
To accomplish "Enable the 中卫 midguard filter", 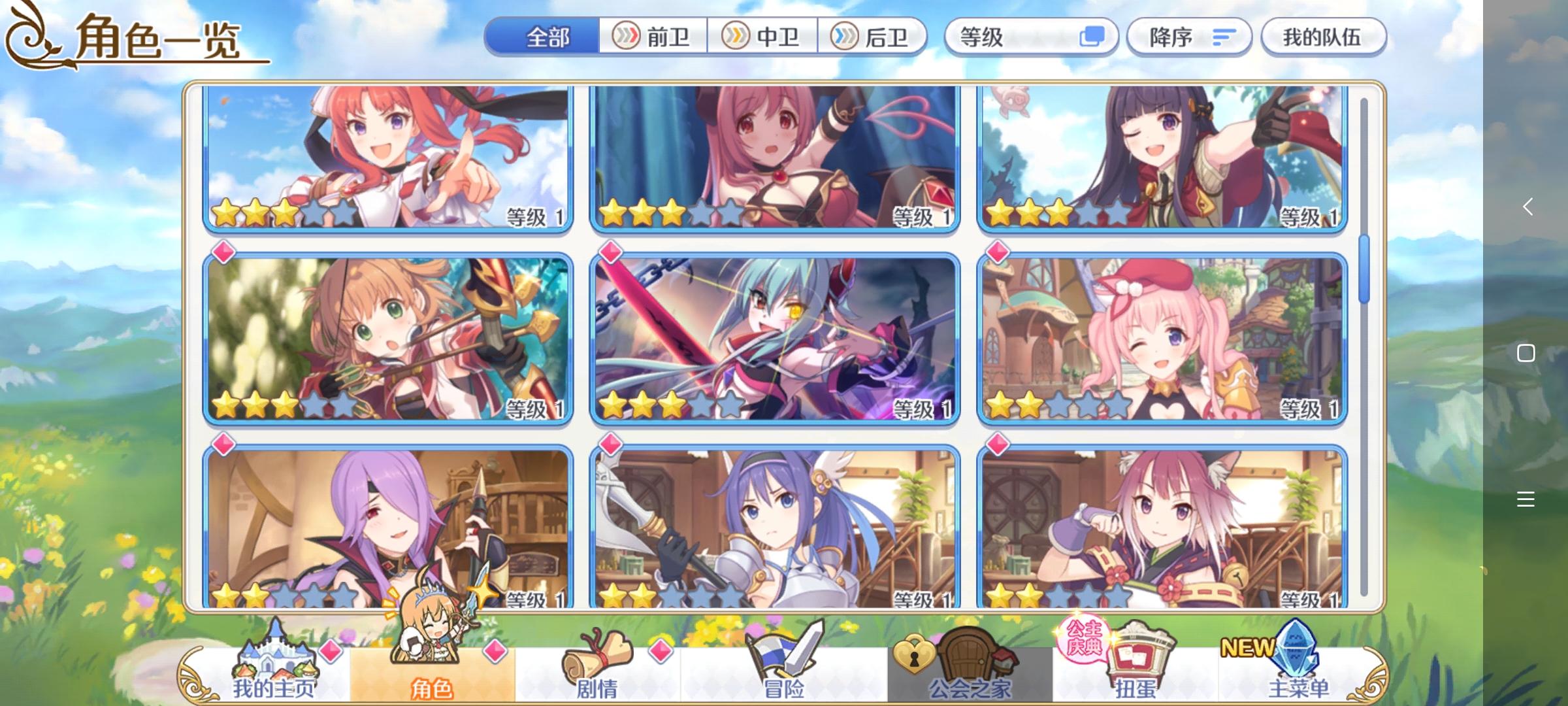I will tap(764, 37).
